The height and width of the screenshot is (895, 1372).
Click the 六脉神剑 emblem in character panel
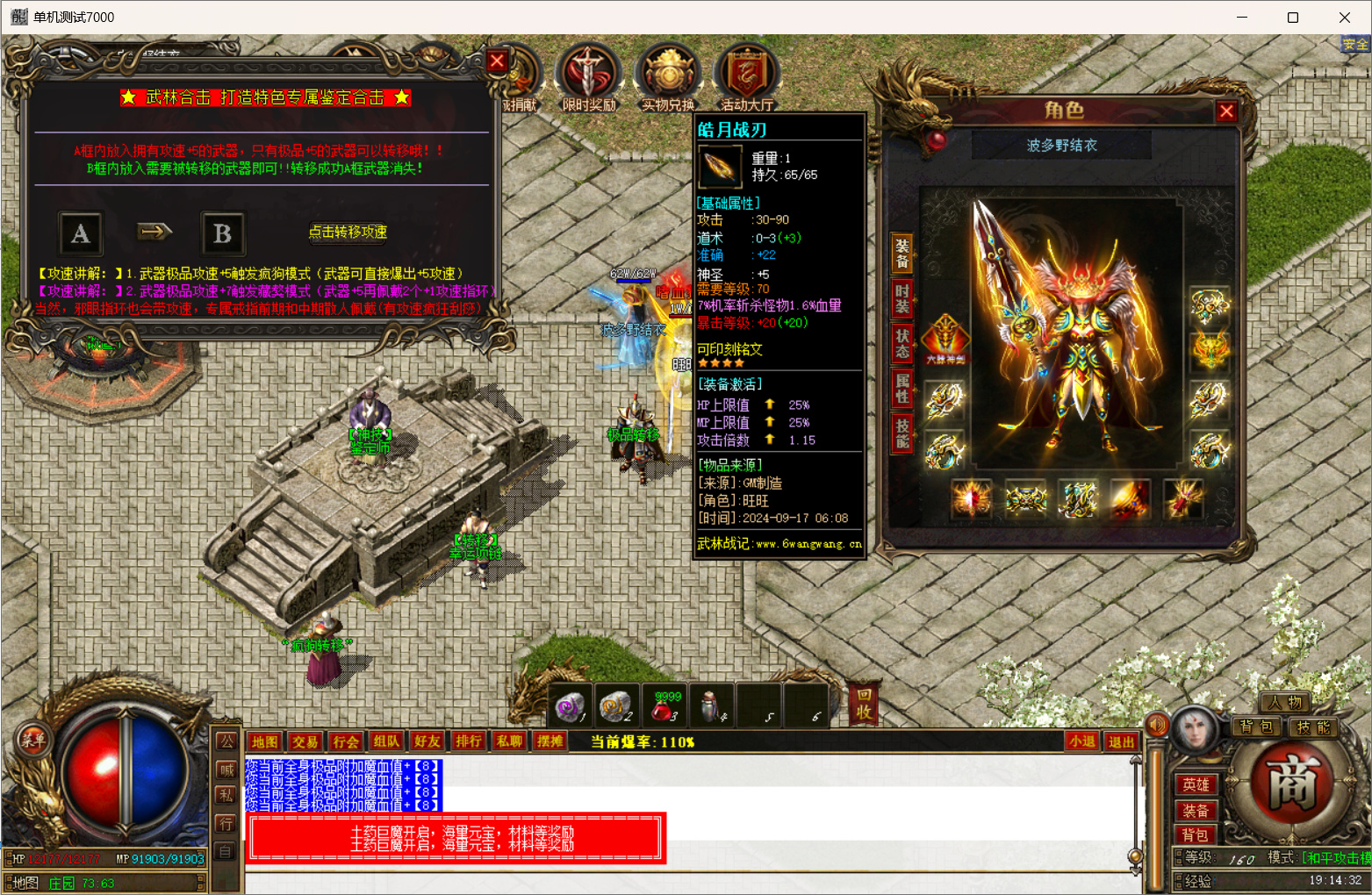(x=945, y=338)
